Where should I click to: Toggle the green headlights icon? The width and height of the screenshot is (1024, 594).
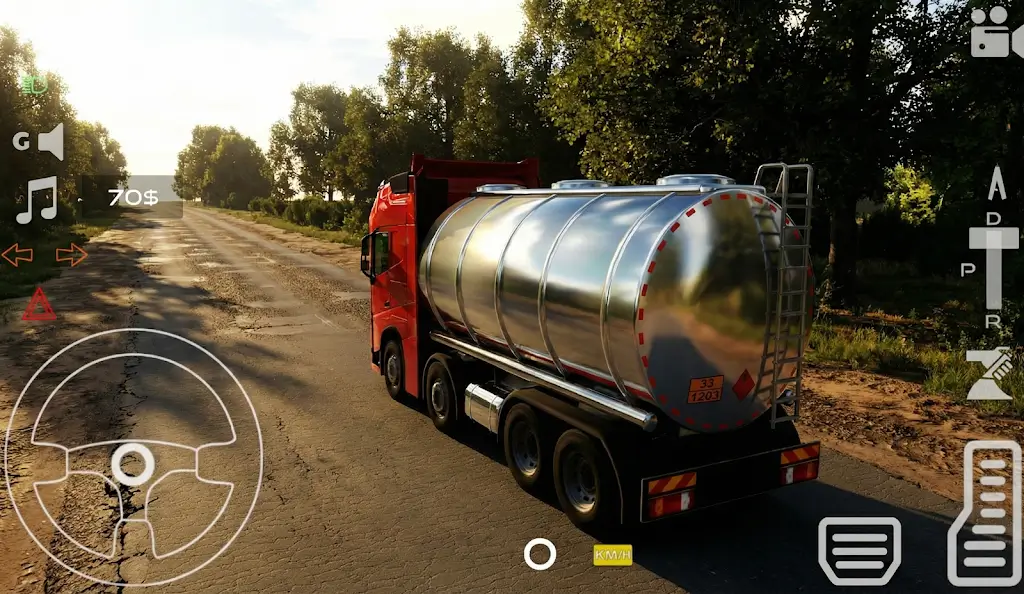34,86
